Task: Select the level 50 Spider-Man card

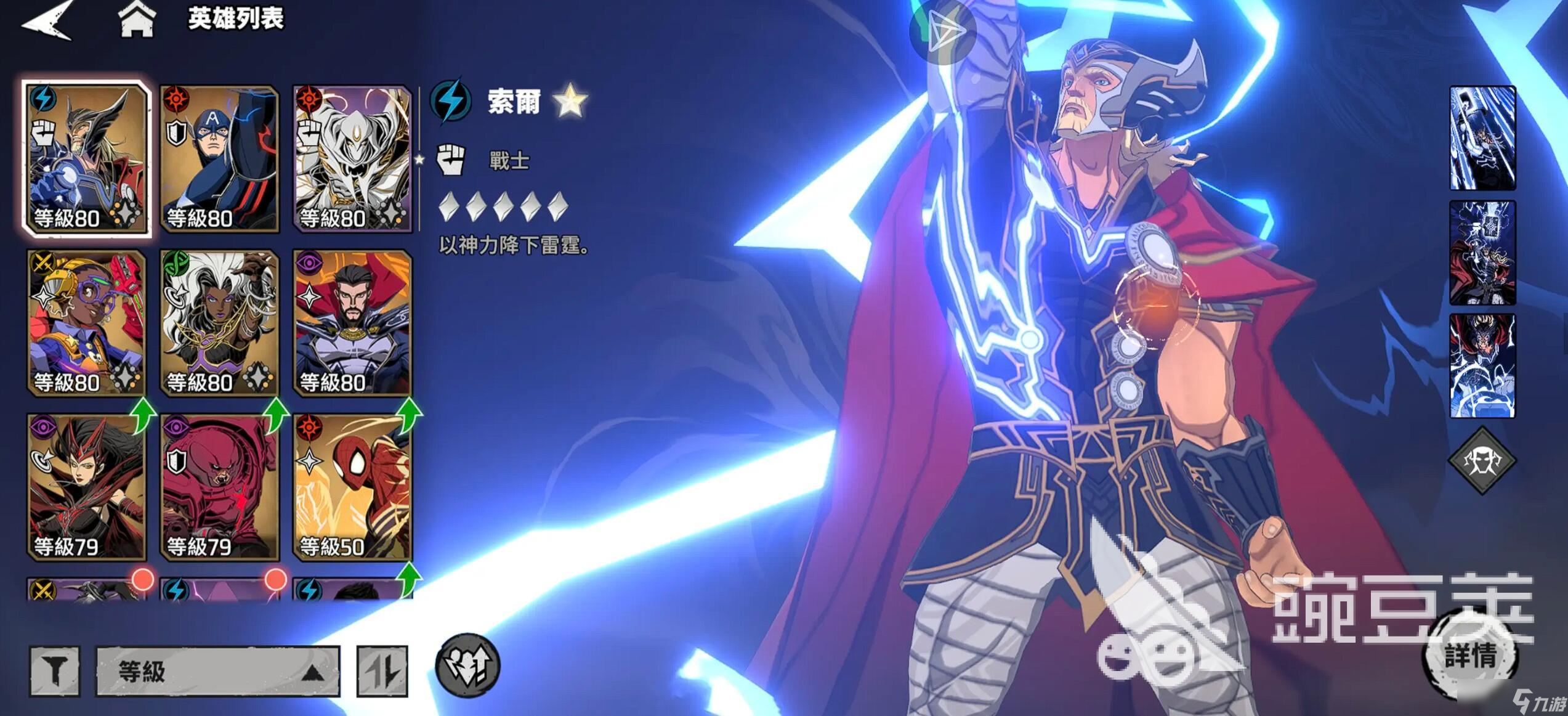Action: point(352,487)
